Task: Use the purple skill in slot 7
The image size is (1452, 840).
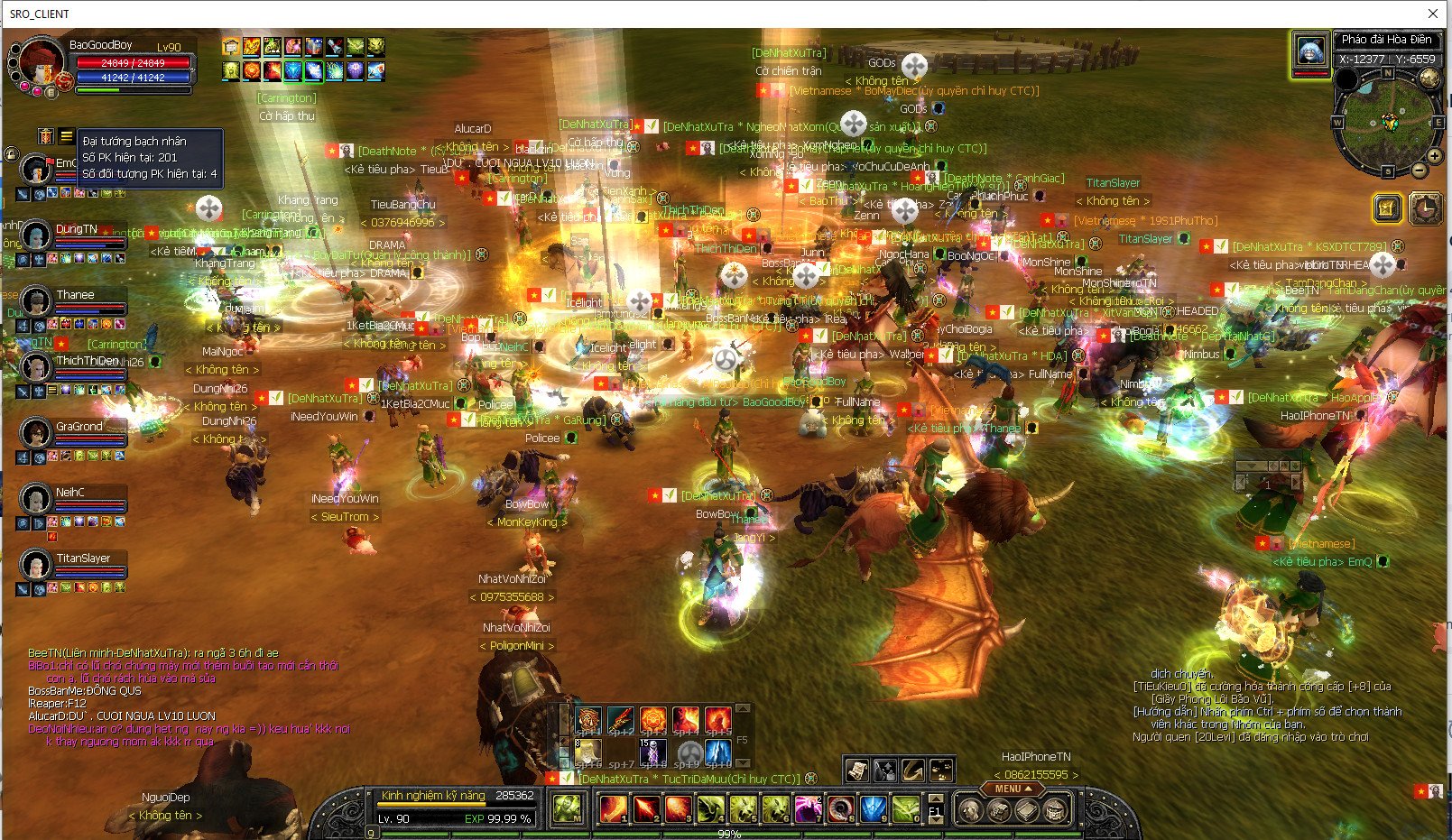Action: point(808,808)
